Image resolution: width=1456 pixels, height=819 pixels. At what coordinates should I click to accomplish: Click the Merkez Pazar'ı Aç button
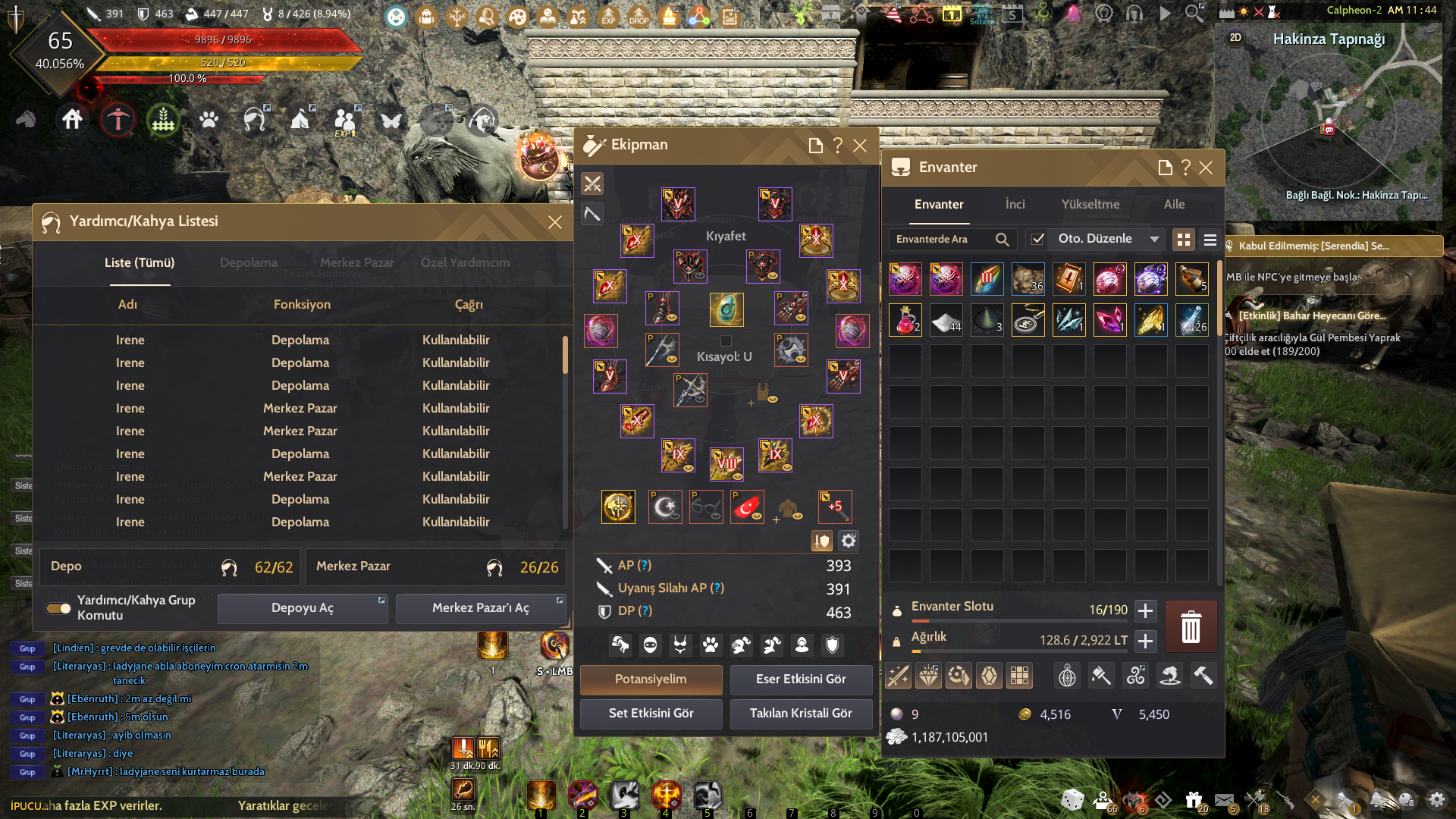[480, 608]
